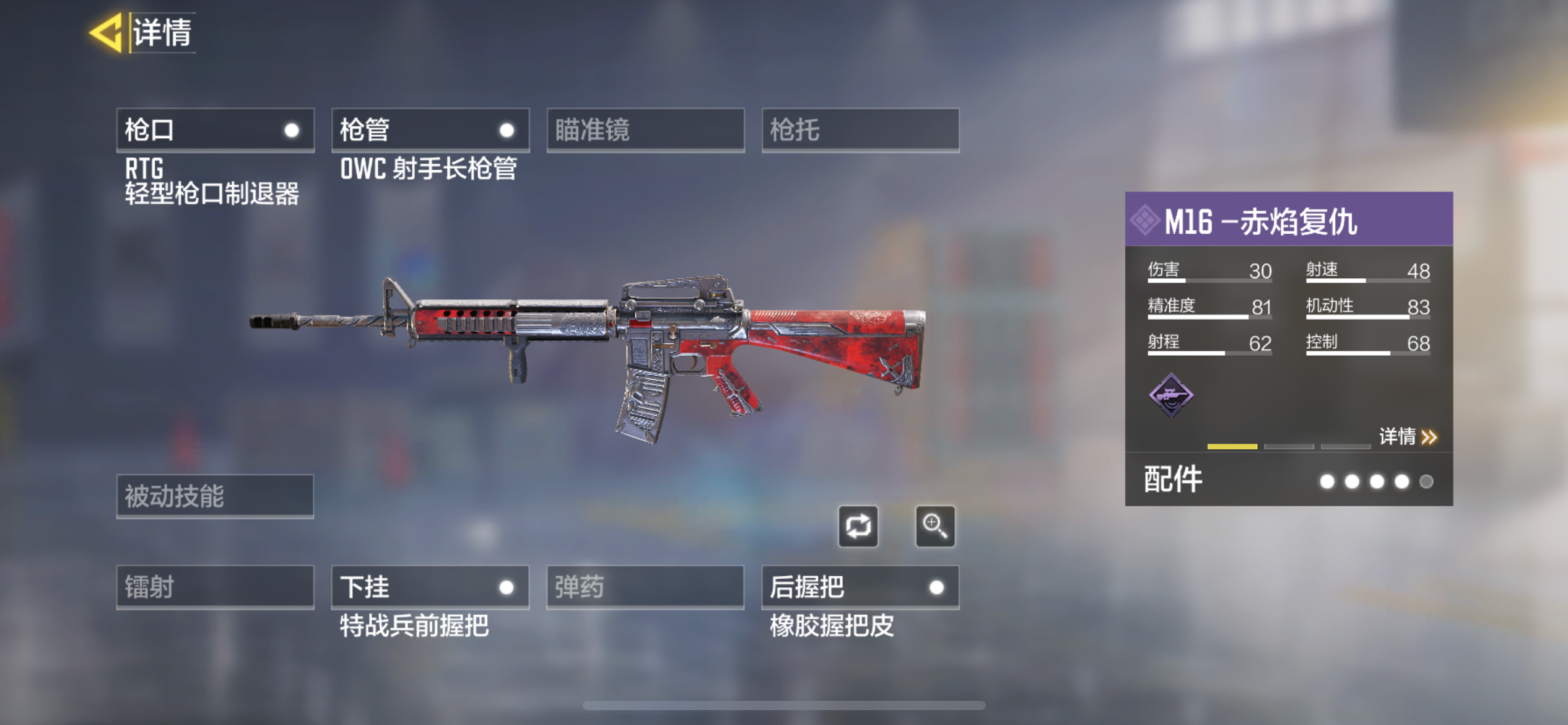
Task: Open the 下挂 underbarrel slot
Action: [430, 587]
